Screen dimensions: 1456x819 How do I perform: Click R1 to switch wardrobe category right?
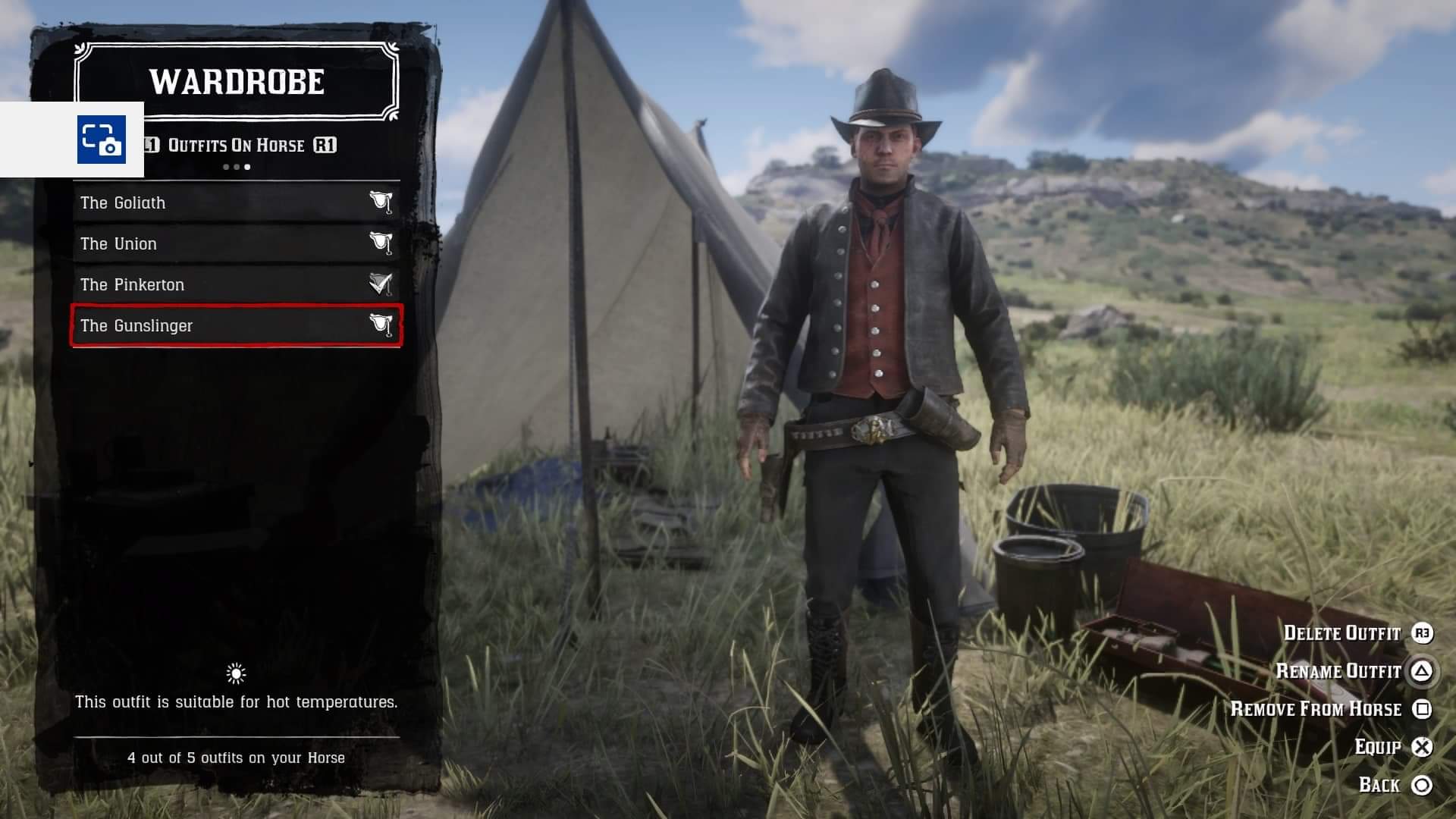click(327, 145)
